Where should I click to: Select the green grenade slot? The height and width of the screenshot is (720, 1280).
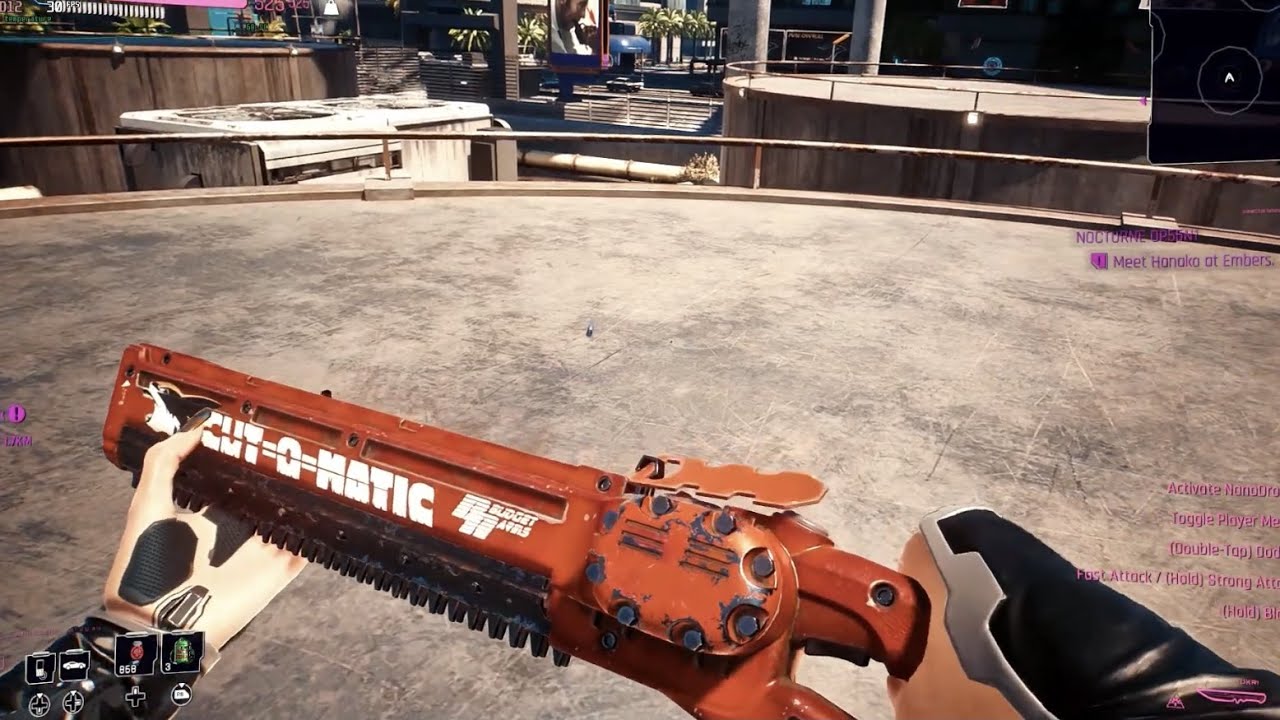181,654
